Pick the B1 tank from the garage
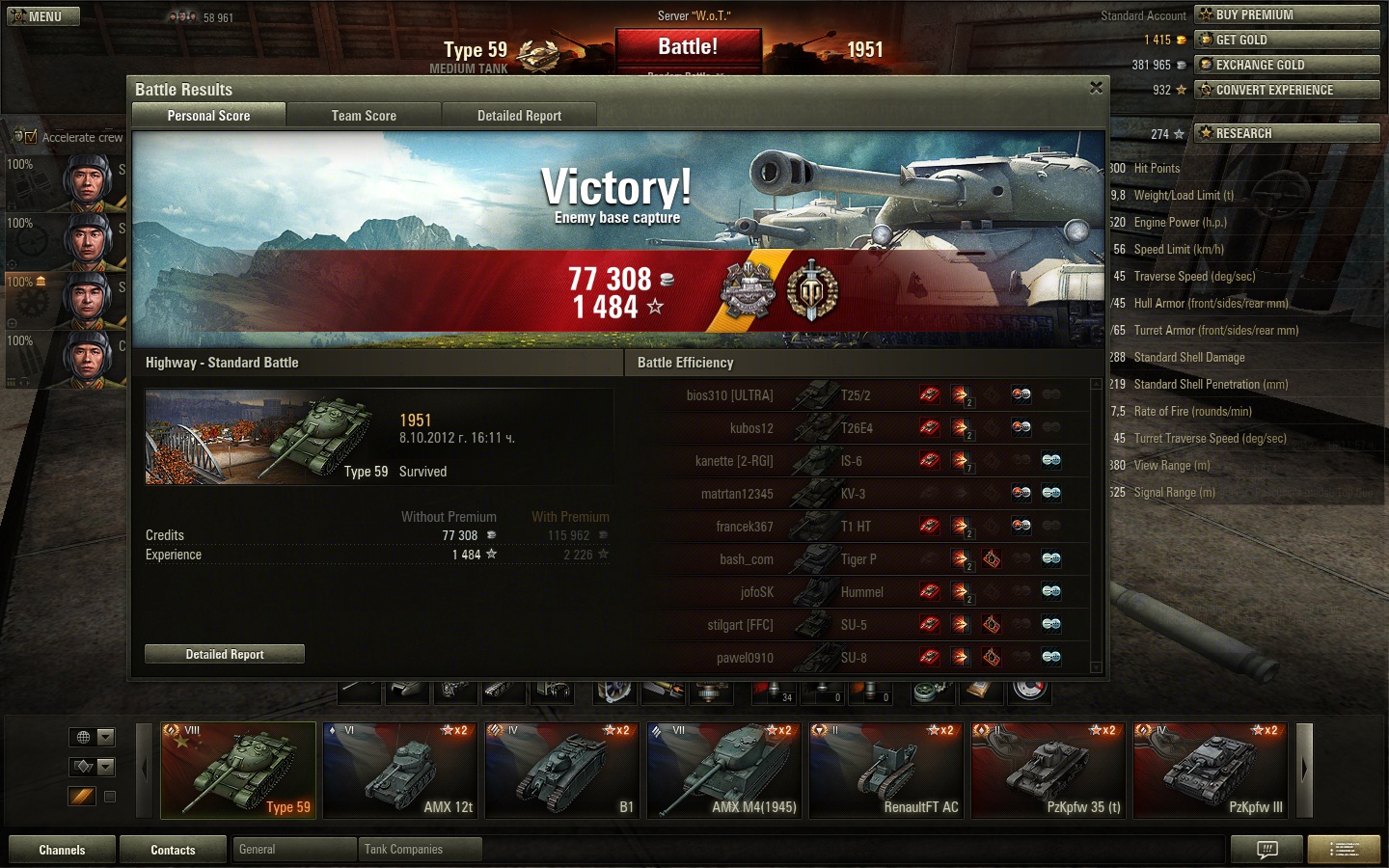This screenshot has width=1389, height=868. (x=562, y=771)
